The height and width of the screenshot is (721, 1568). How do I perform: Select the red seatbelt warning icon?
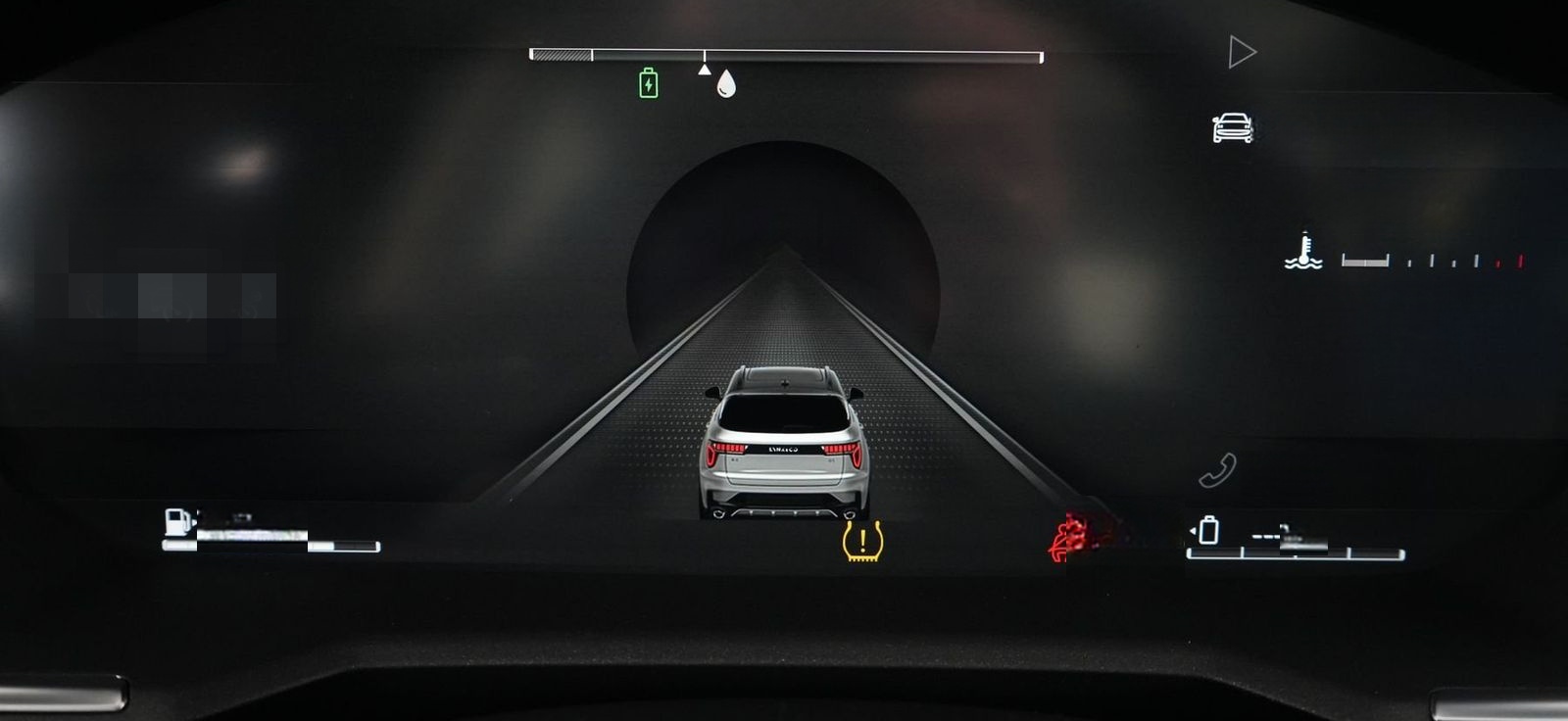pyautogui.click(x=1070, y=538)
